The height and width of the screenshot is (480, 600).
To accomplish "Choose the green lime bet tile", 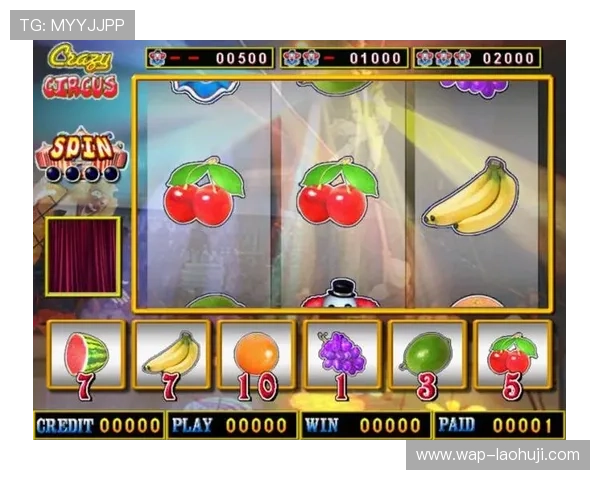I will click(427, 355).
